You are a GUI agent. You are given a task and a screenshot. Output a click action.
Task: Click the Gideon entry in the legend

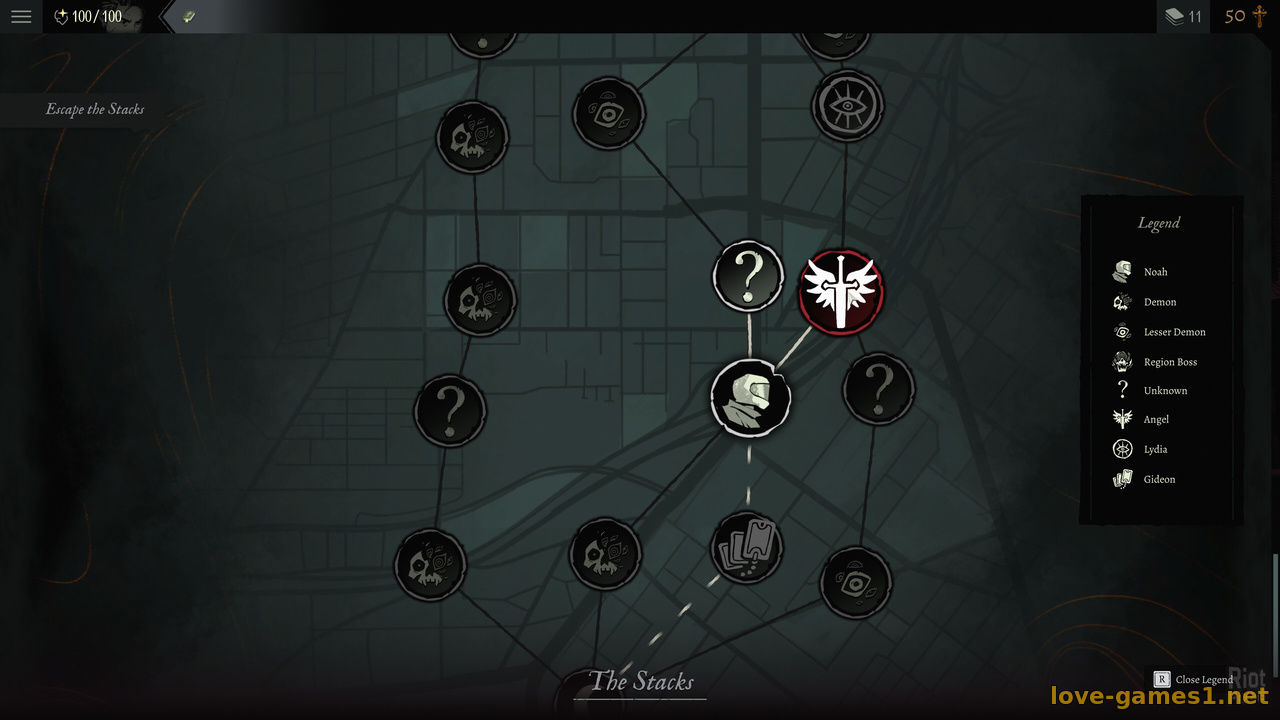click(x=1159, y=480)
